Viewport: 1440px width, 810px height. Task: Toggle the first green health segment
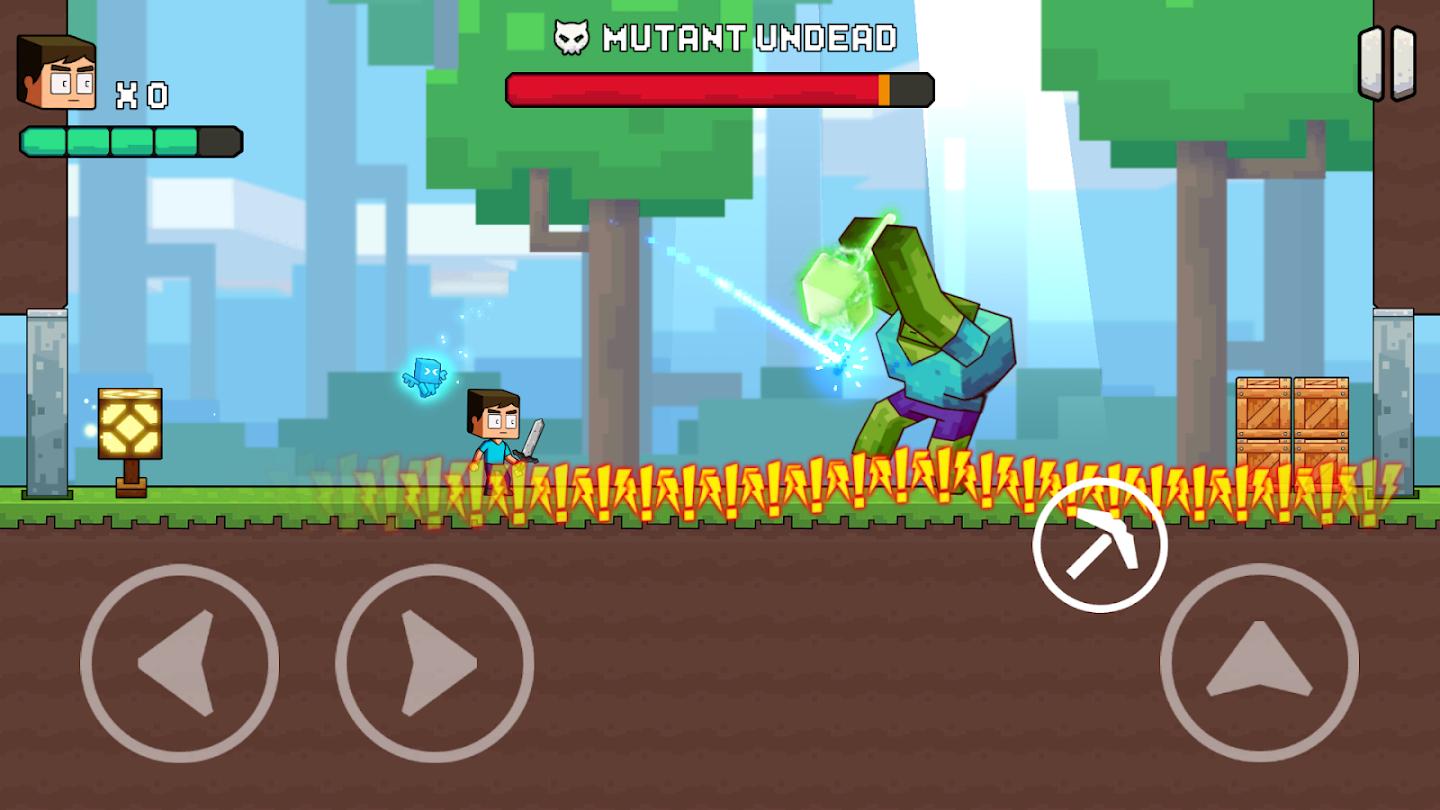(x=43, y=144)
